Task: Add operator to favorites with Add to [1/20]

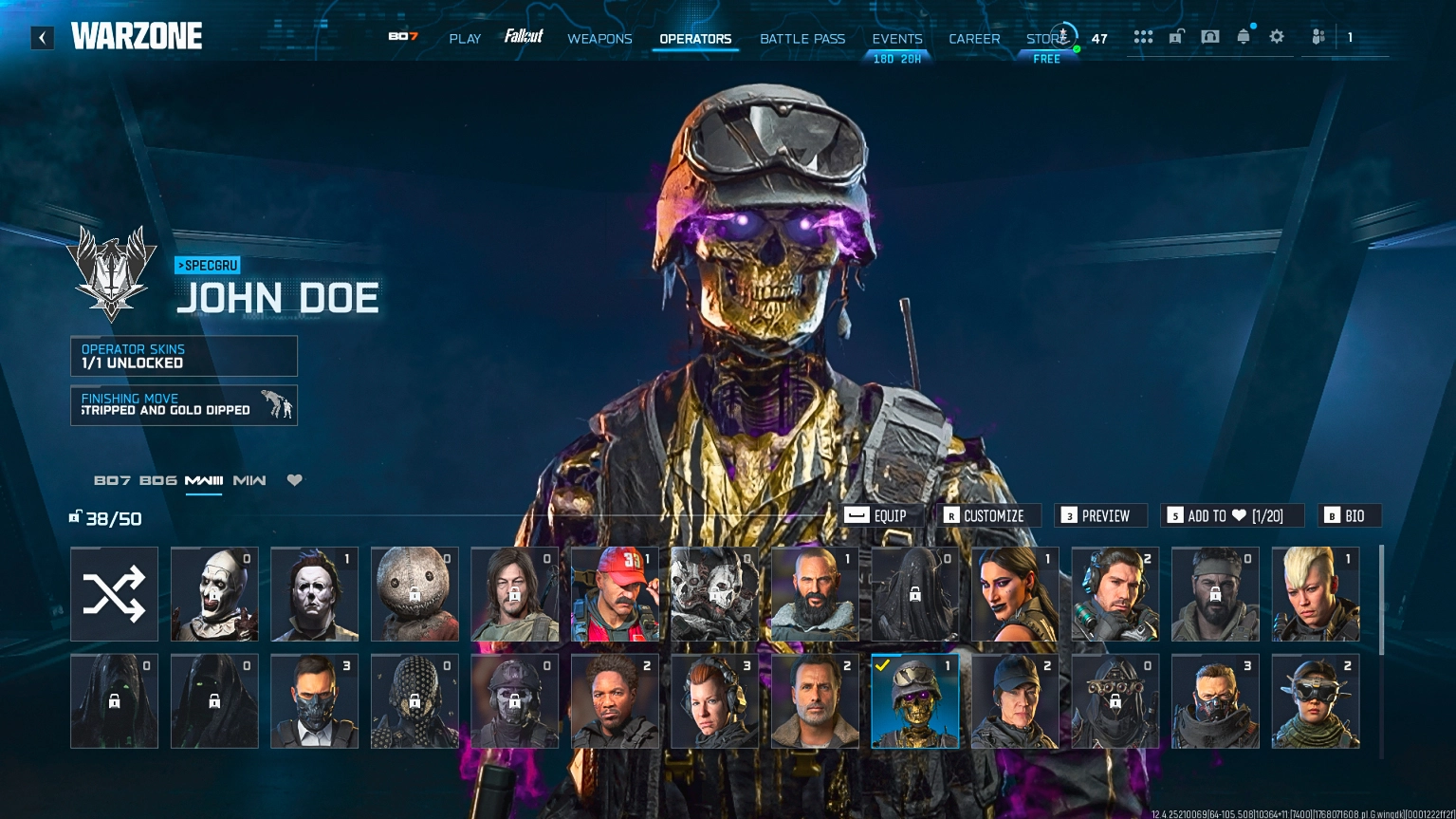Action: pos(1230,515)
